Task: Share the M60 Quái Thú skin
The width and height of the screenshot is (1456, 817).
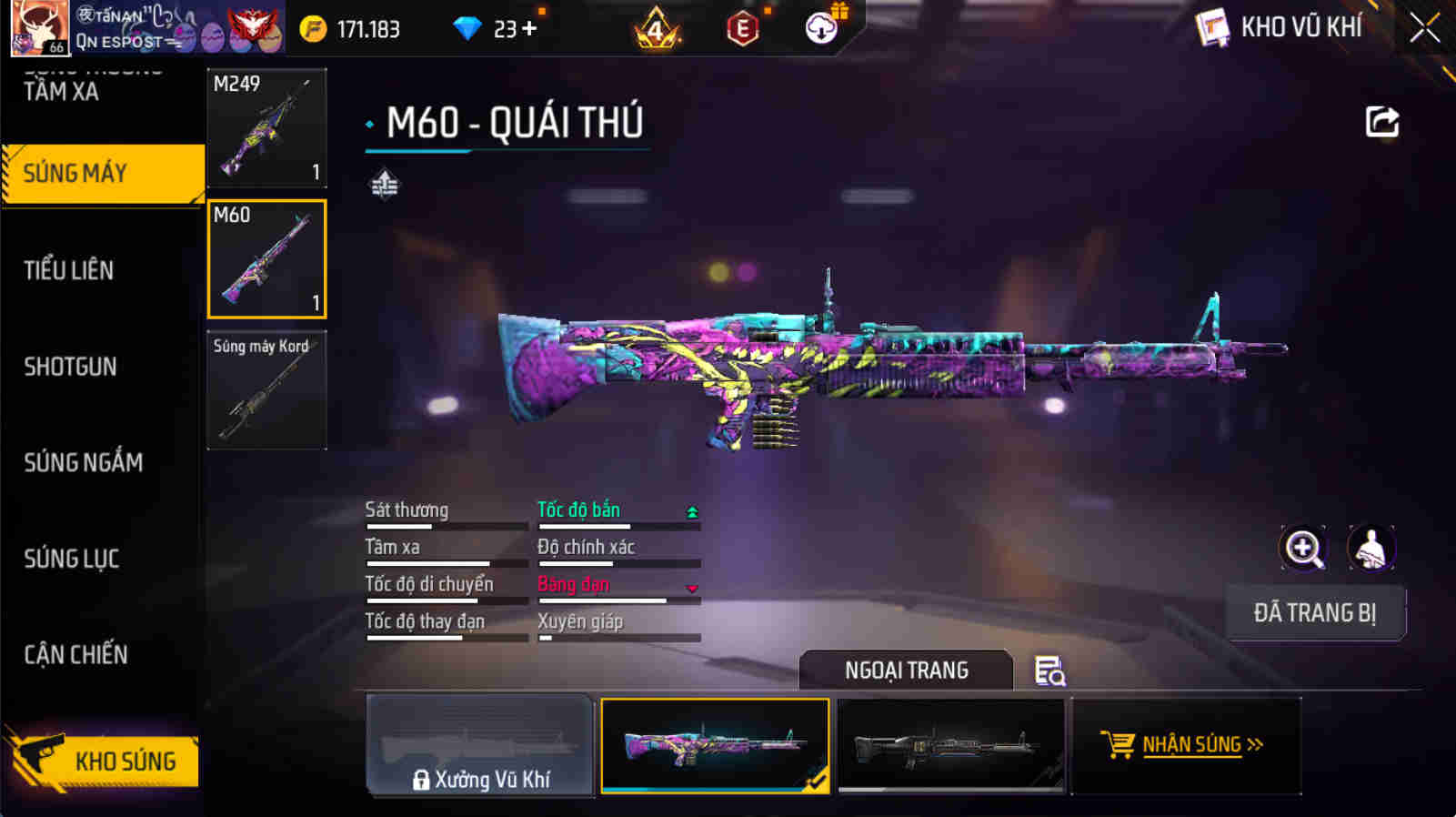Action: pyautogui.click(x=1381, y=122)
